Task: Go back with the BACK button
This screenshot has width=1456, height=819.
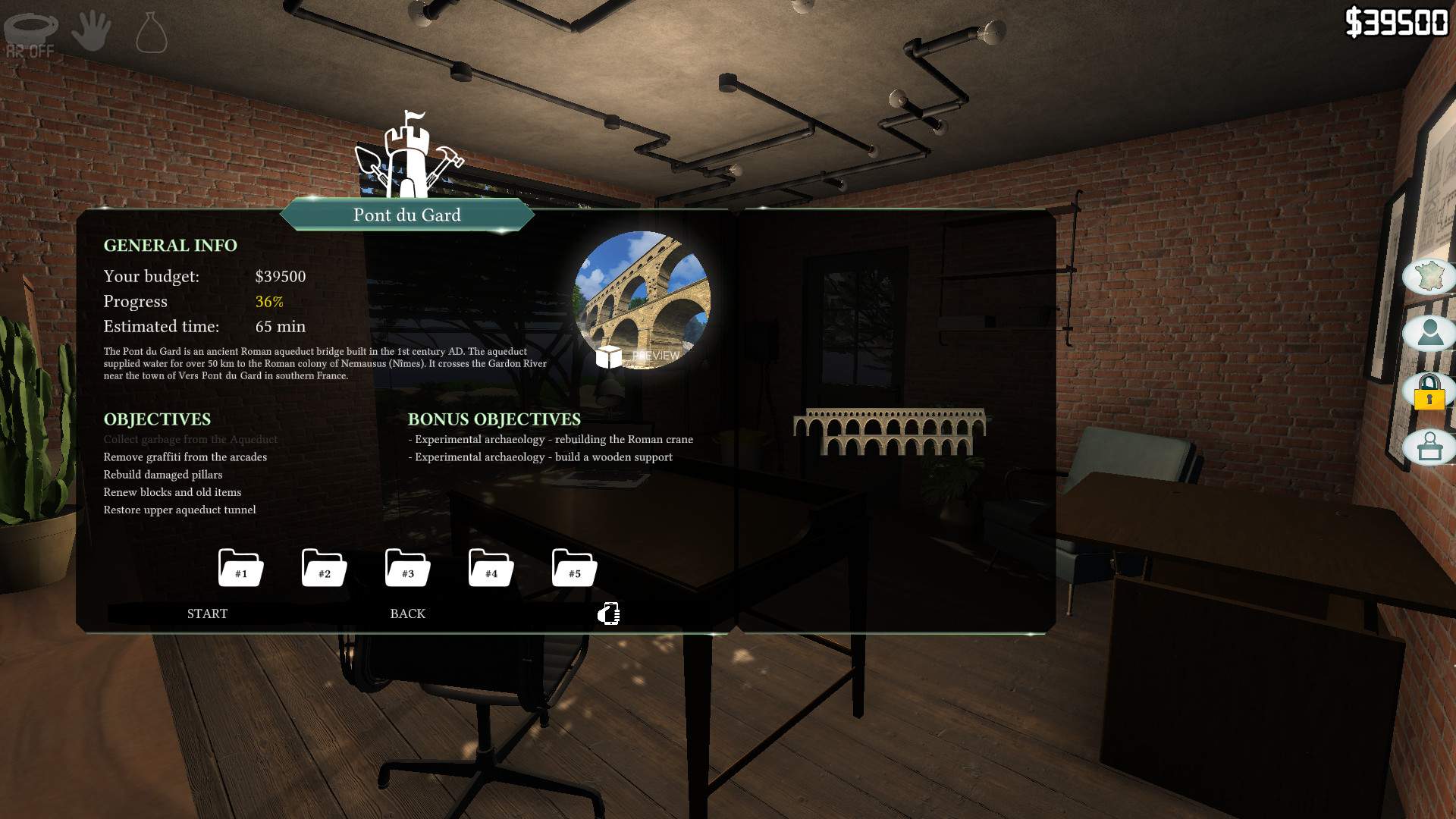Action: click(407, 613)
